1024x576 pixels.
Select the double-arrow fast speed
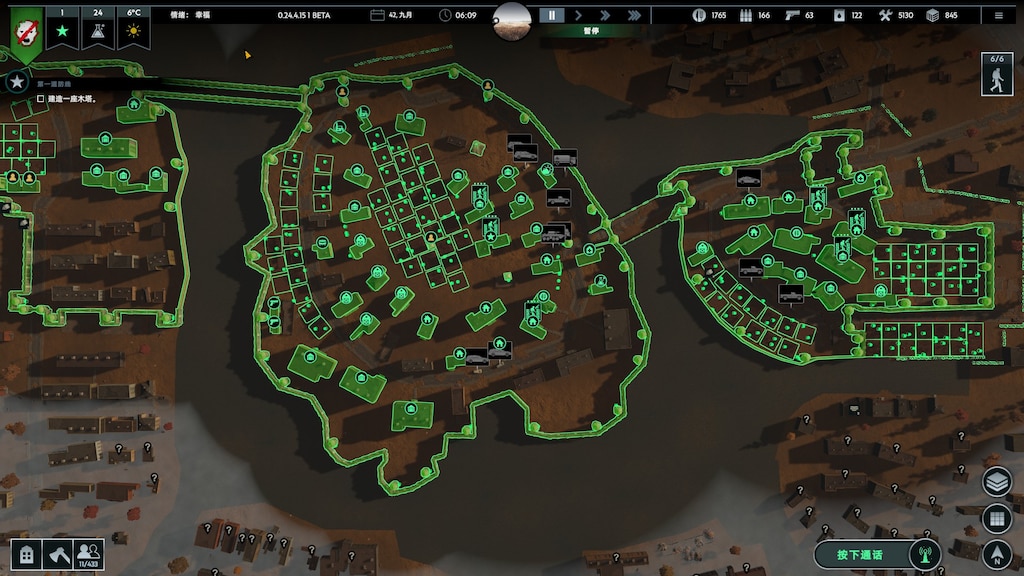[605, 15]
